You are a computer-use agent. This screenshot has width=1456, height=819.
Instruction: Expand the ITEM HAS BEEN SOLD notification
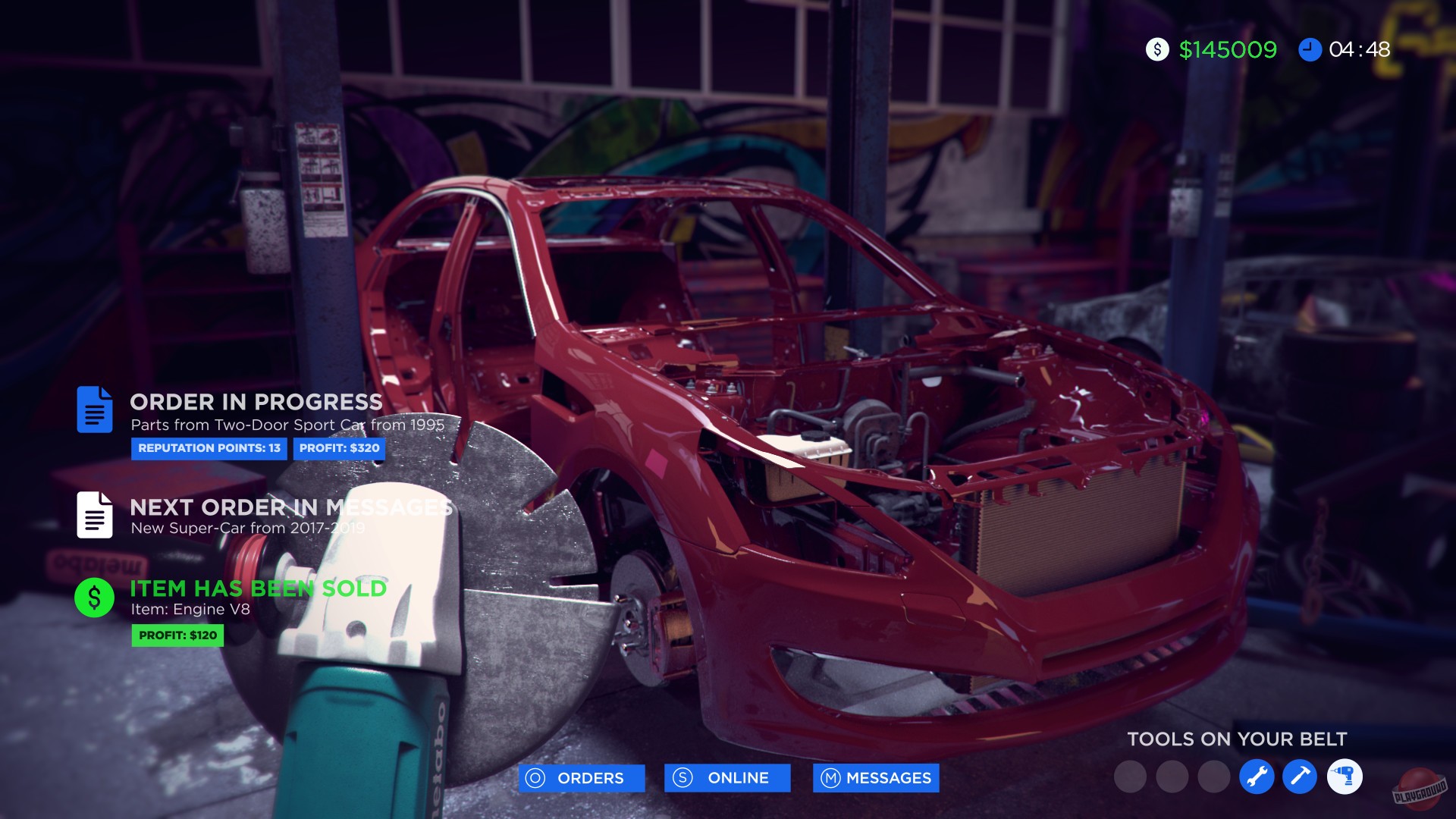pyautogui.click(x=257, y=588)
